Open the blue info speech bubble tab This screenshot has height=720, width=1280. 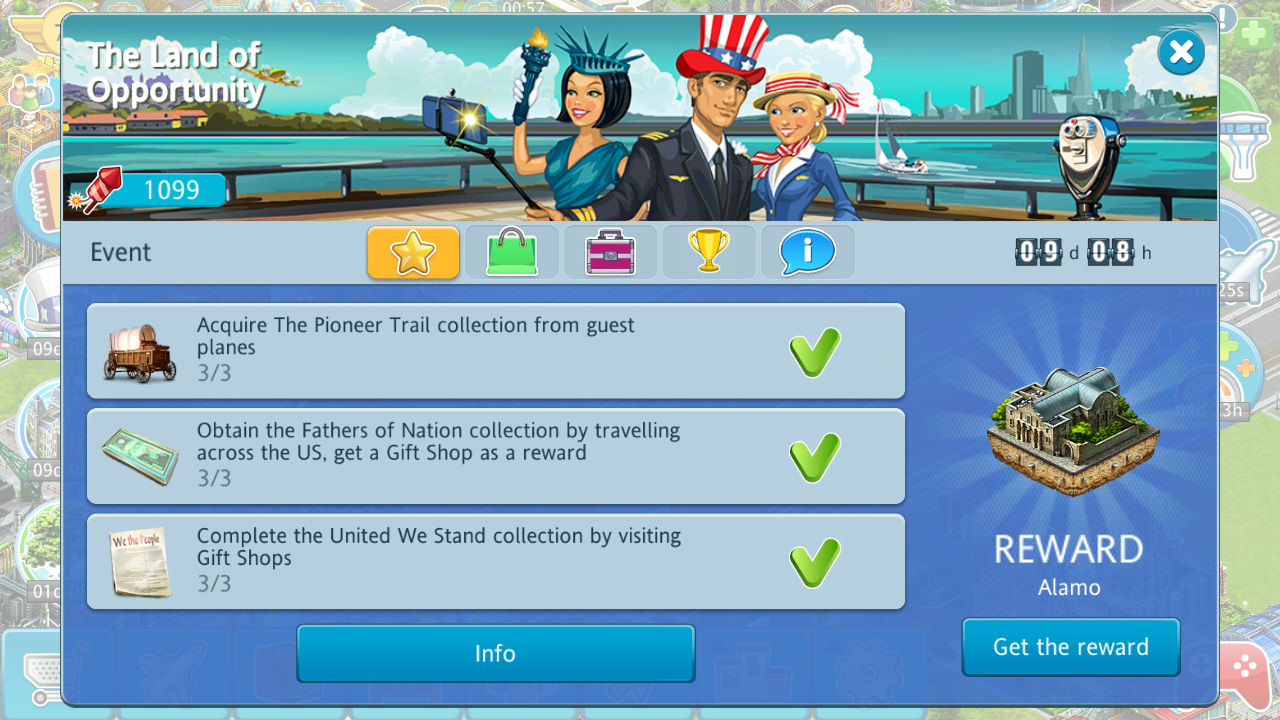pyautogui.click(x=807, y=252)
